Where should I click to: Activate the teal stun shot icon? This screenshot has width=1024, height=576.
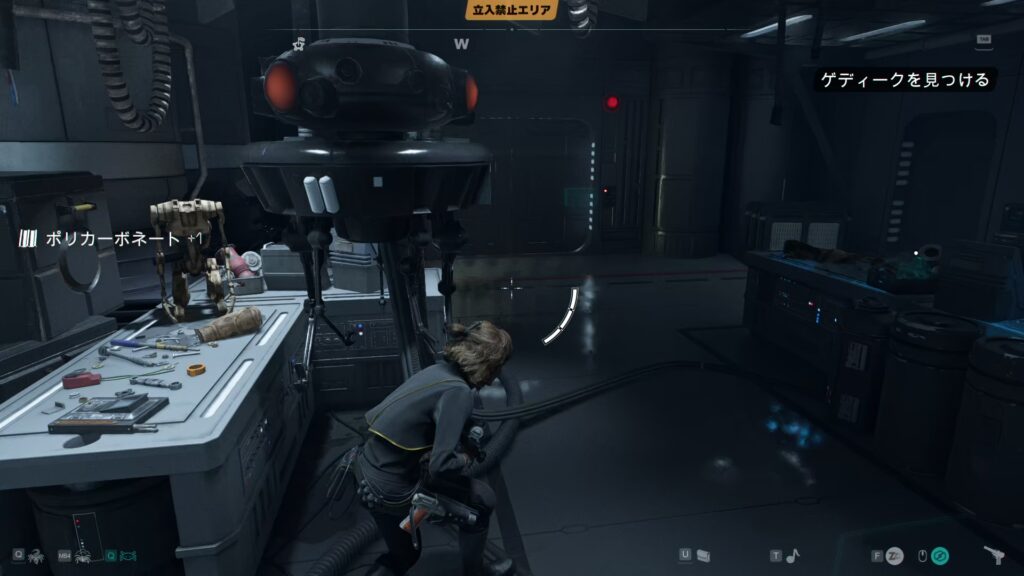[x=940, y=556]
